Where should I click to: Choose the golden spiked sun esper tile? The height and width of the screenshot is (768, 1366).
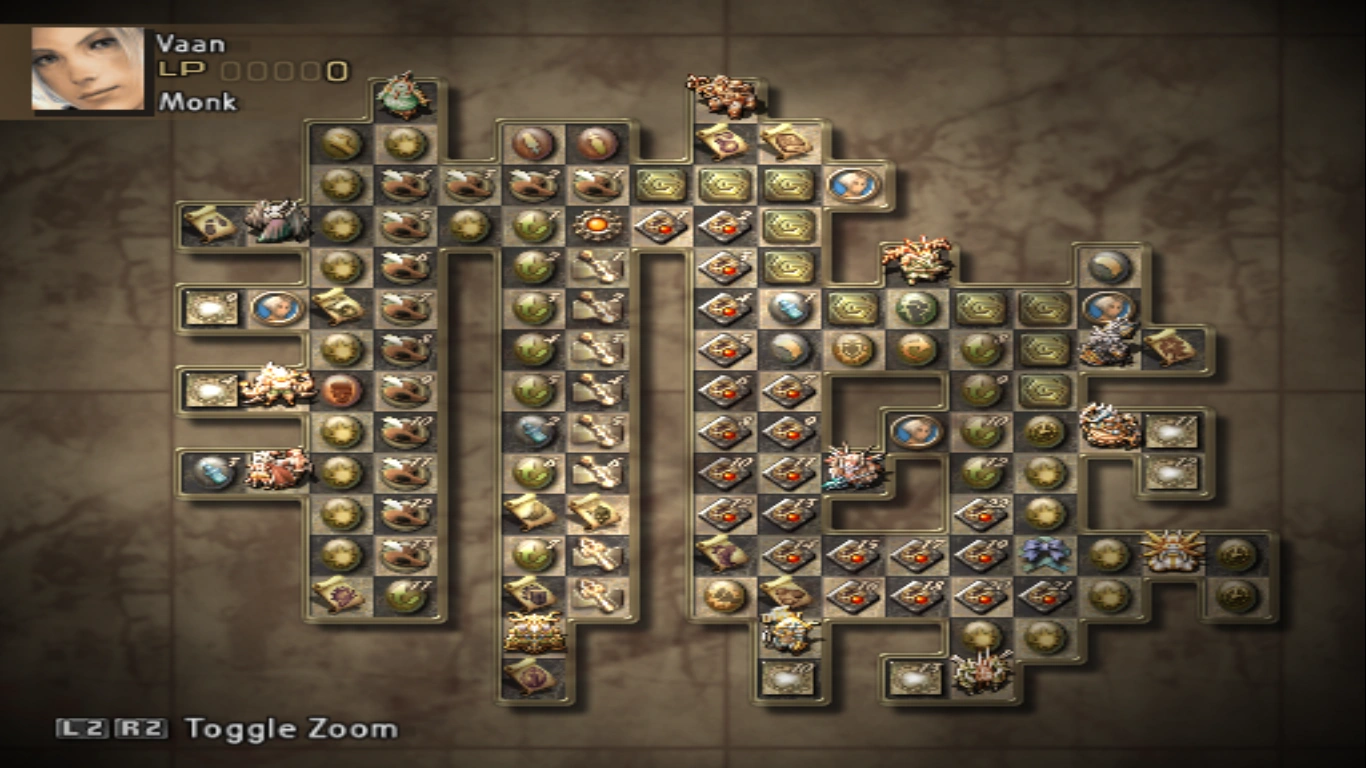[1172, 551]
